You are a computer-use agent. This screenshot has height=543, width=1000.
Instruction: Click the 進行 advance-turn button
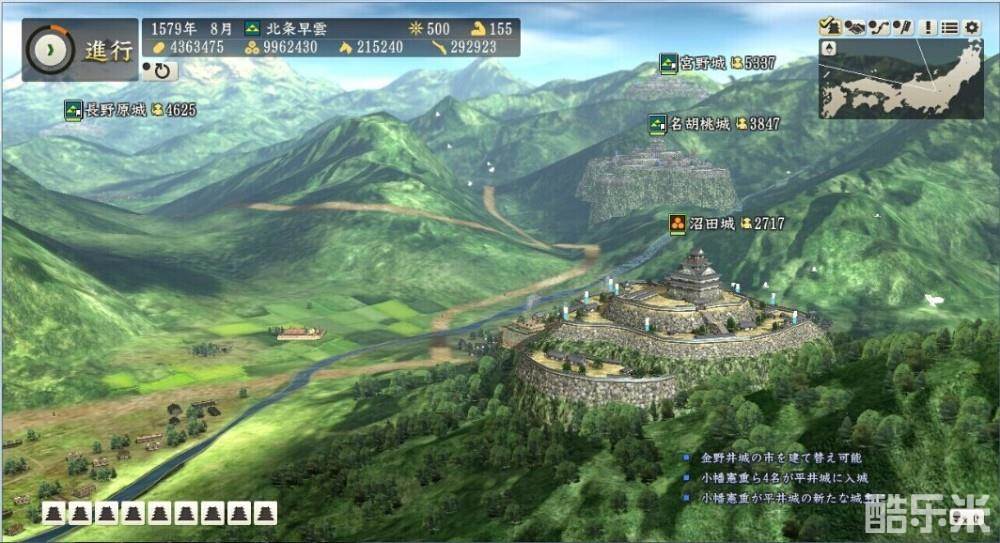[x=80, y=50]
